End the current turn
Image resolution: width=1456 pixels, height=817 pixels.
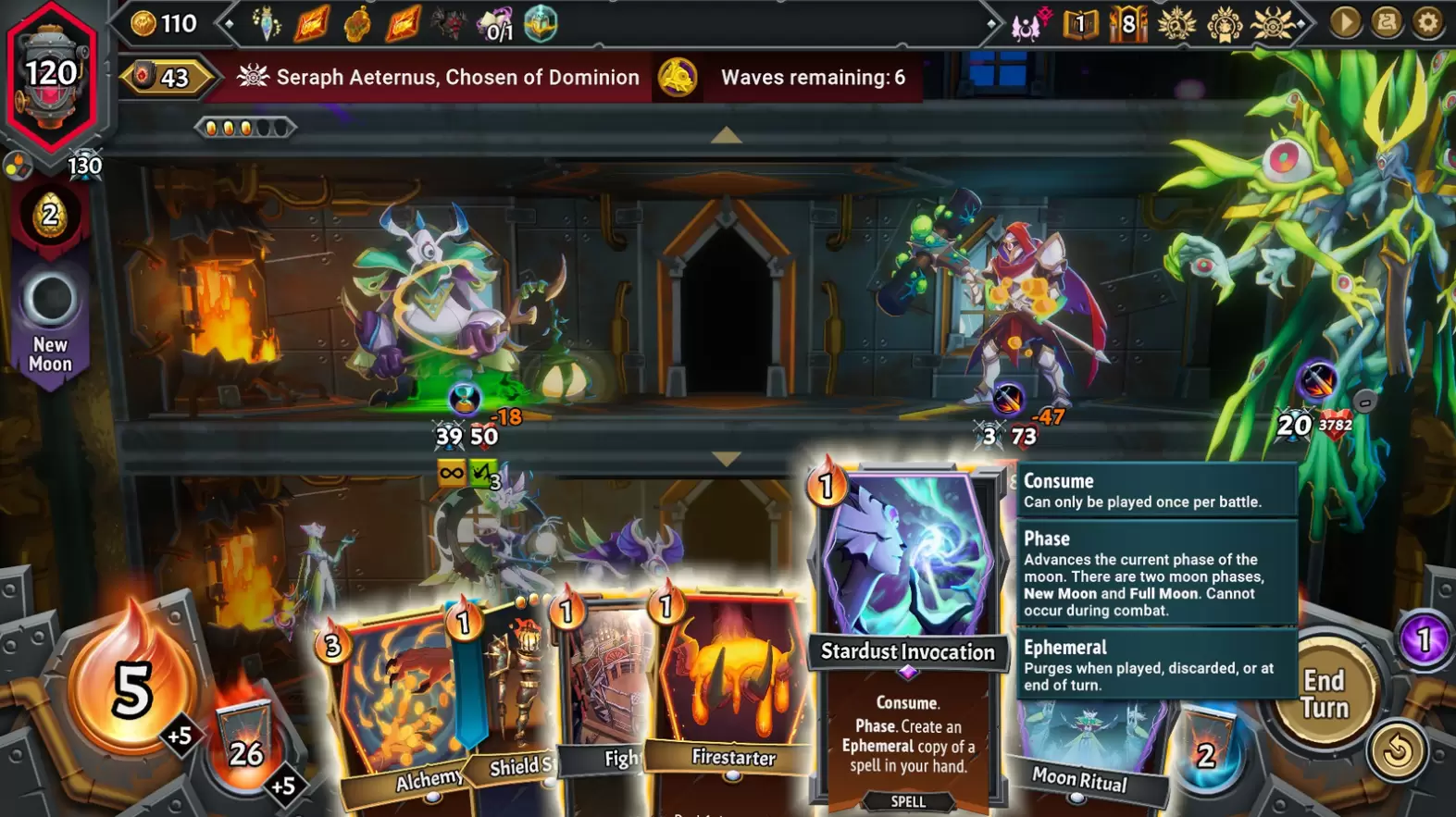click(1324, 694)
